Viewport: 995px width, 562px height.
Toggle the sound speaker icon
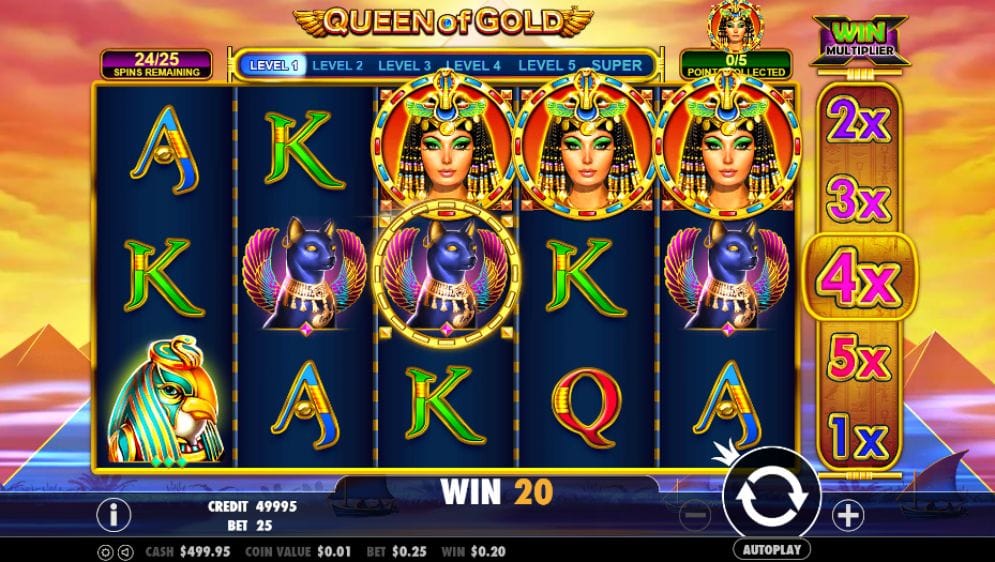point(125,551)
